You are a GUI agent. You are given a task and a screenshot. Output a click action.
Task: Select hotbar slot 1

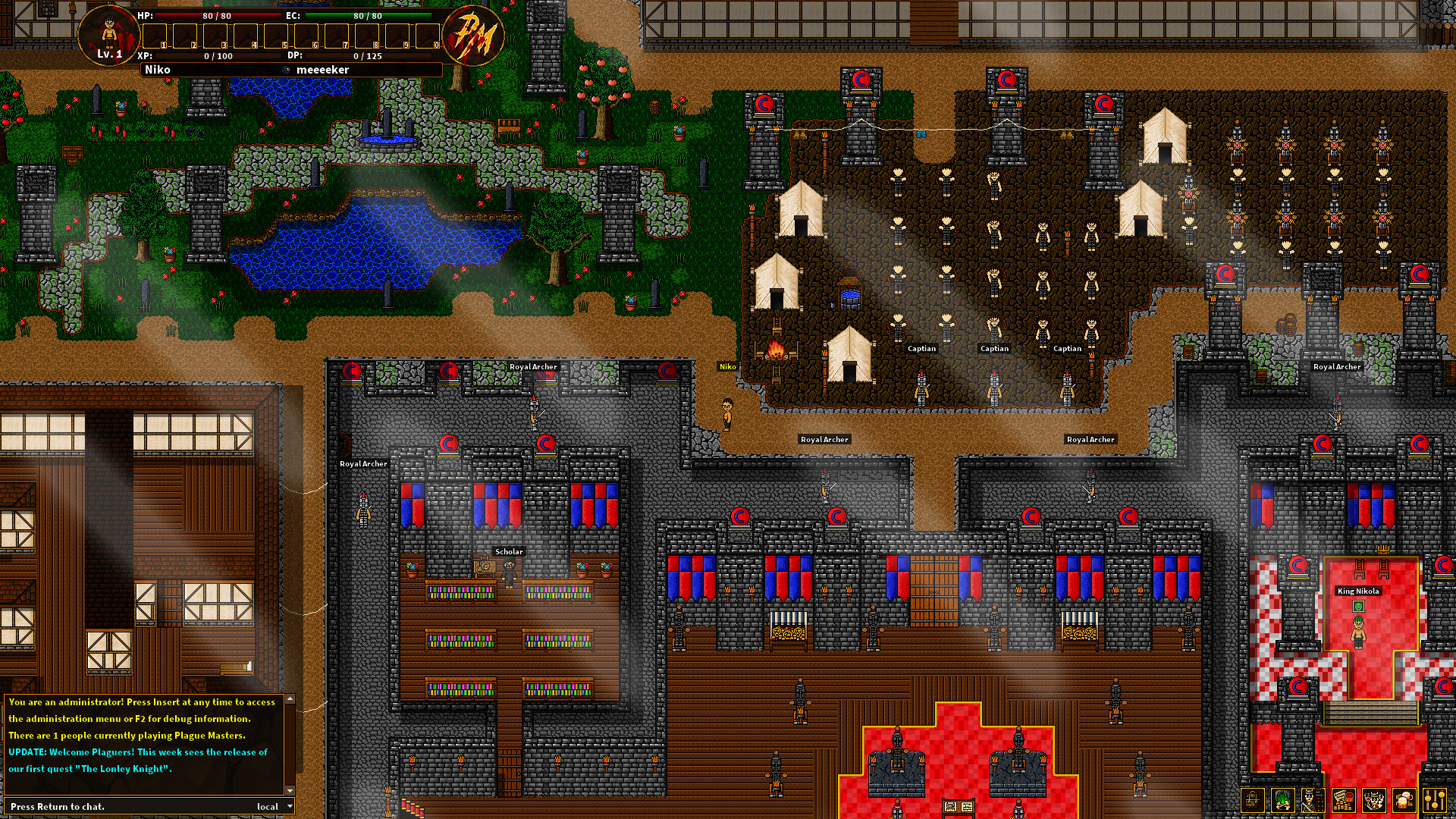(x=154, y=34)
